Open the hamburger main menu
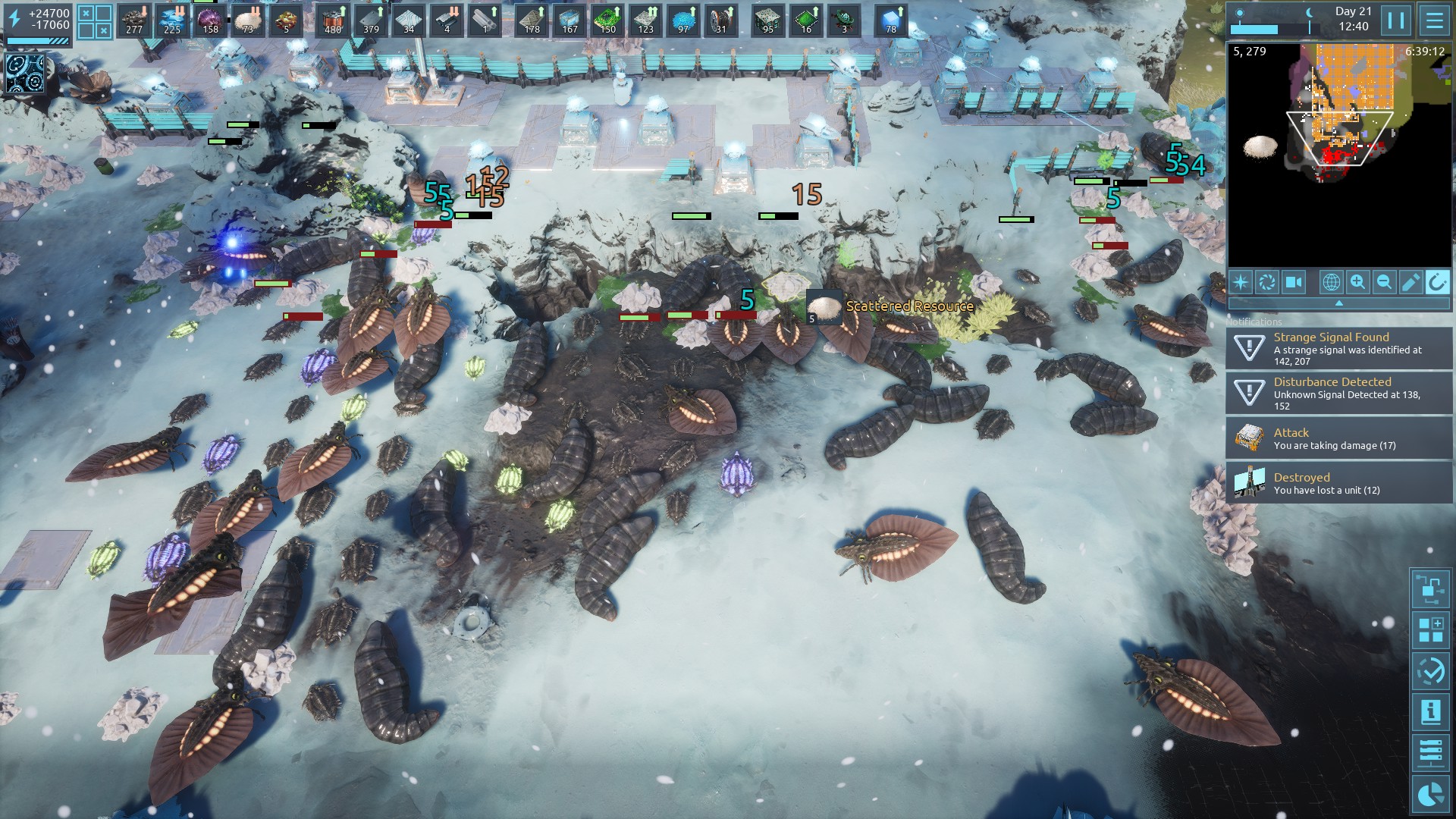Image resolution: width=1456 pixels, height=819 pixels. coord(1434,20)
